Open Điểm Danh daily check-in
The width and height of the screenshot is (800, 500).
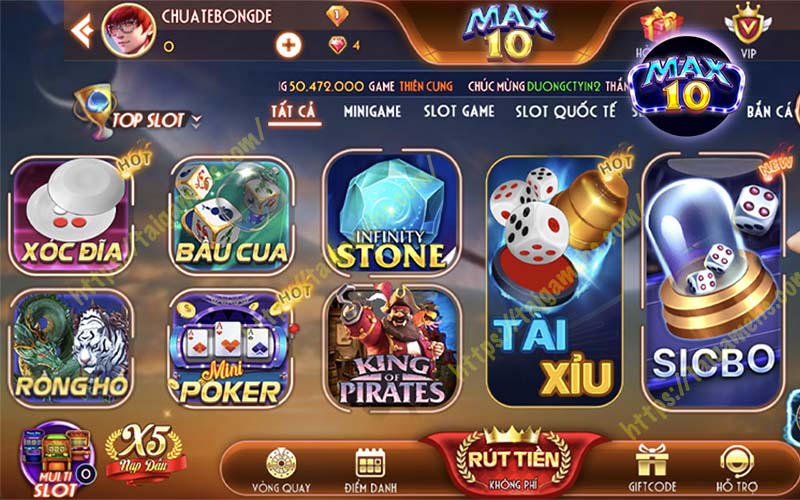(x=372, y=467)
